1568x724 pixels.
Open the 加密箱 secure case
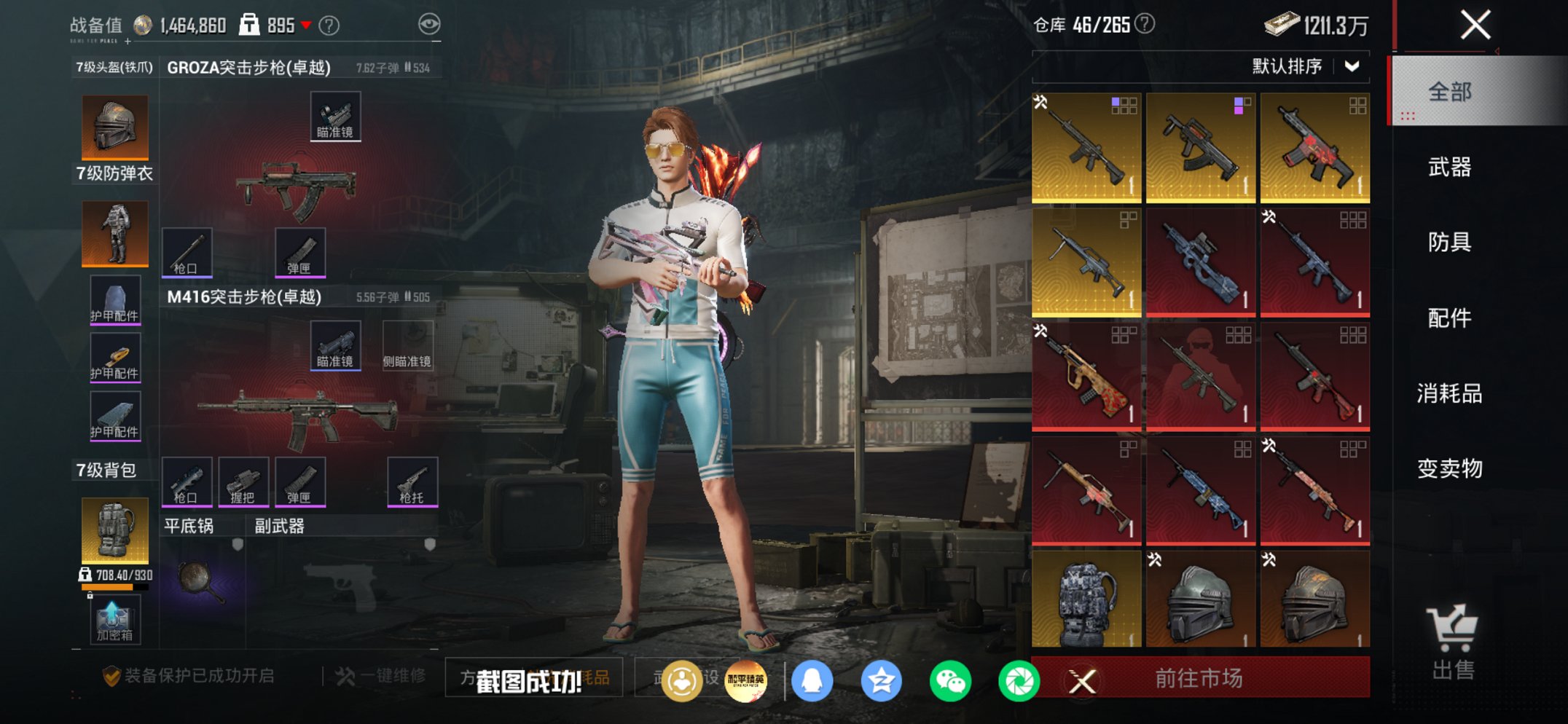[x=114, y=620]
